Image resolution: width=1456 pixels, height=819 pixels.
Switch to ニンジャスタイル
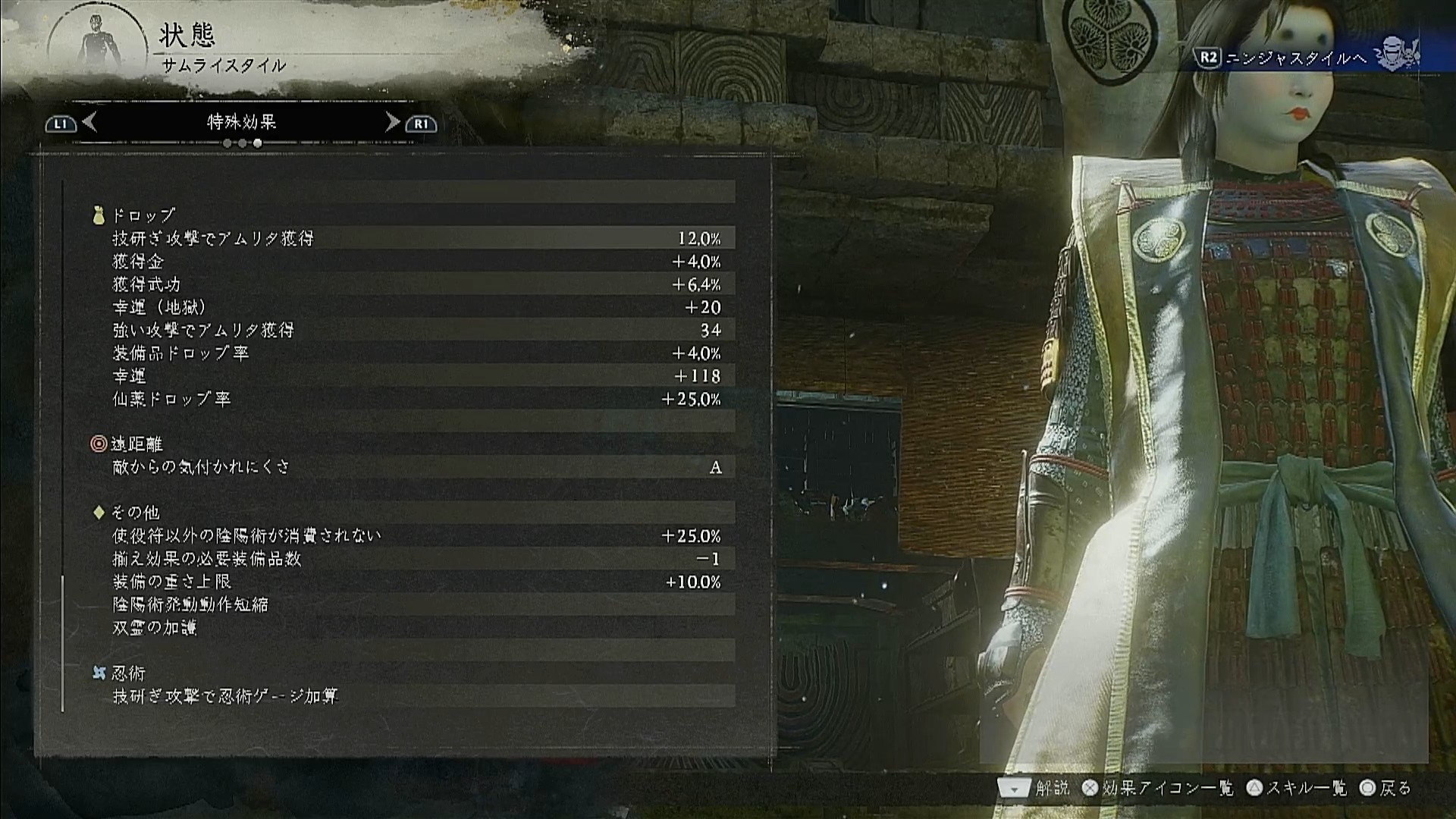[x=1298, y=58]
